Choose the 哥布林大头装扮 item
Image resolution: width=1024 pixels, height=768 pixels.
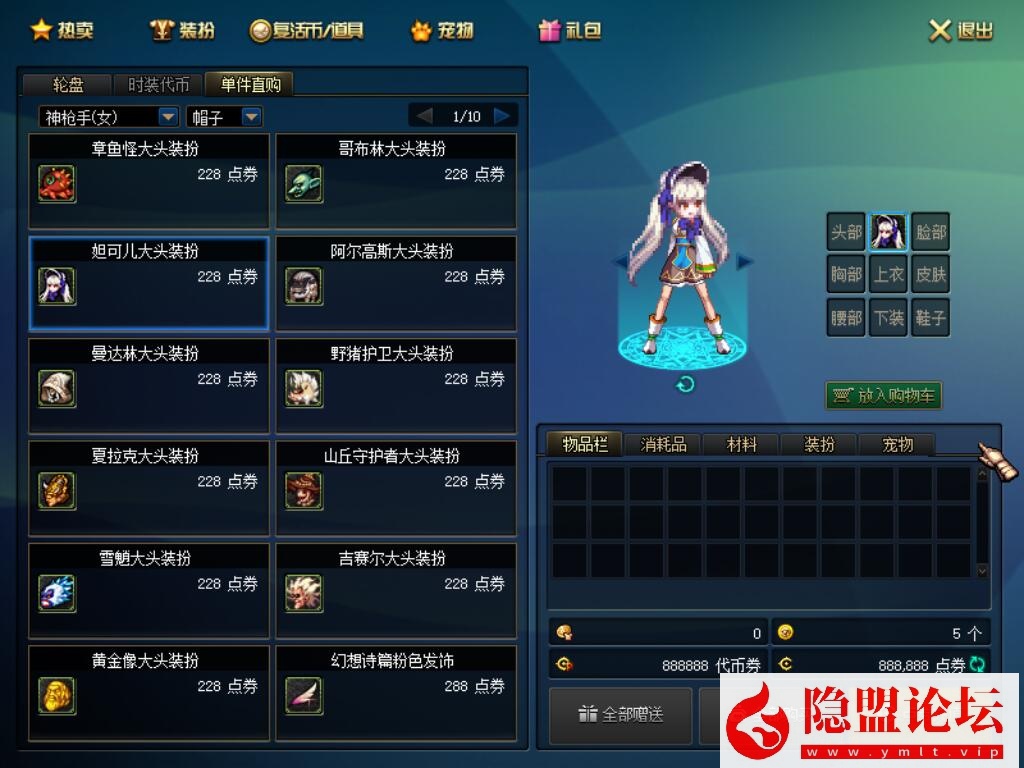[x=396, y=181]
